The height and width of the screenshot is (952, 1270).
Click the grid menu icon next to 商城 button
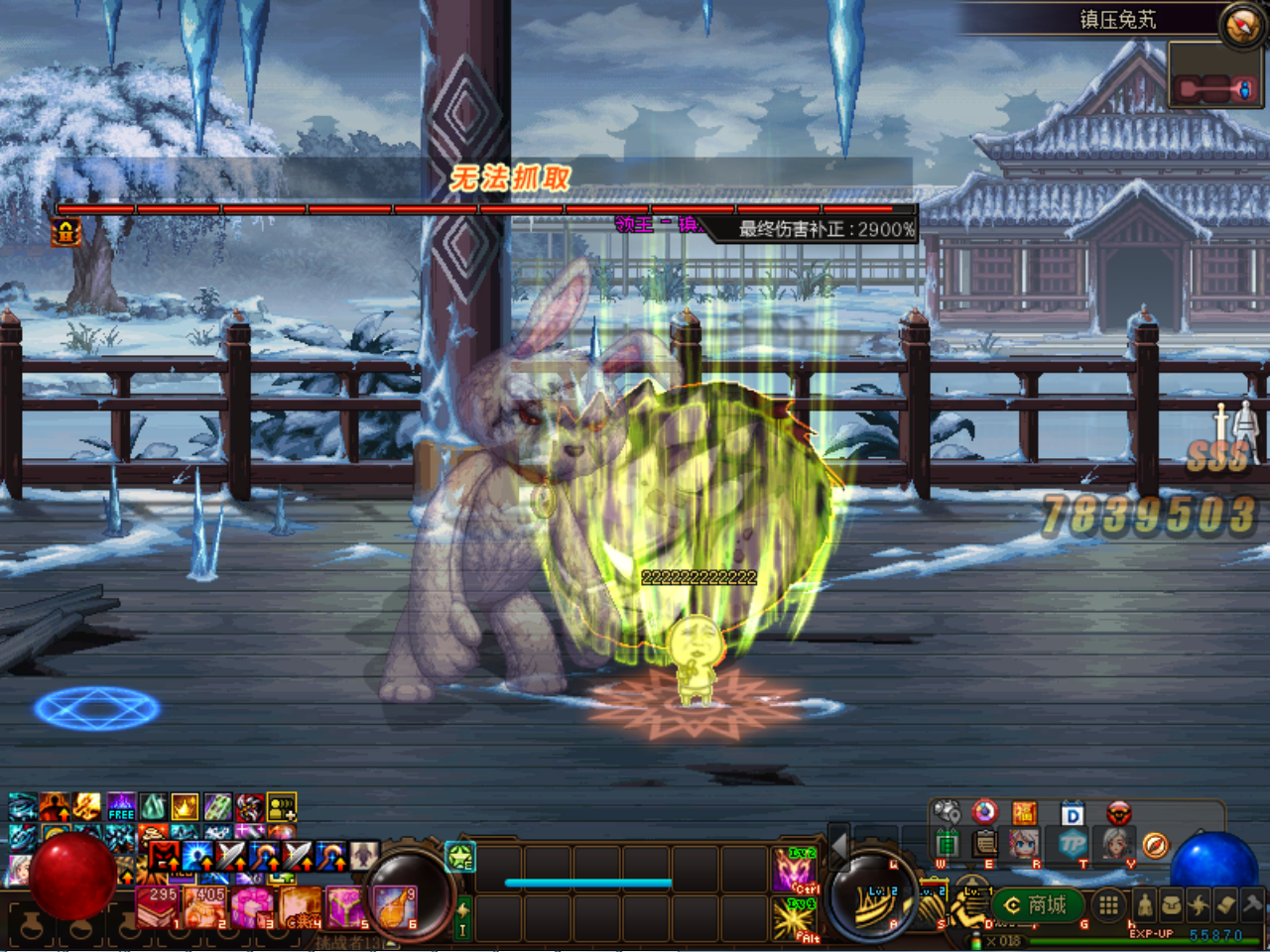(x=1109, y=905)
